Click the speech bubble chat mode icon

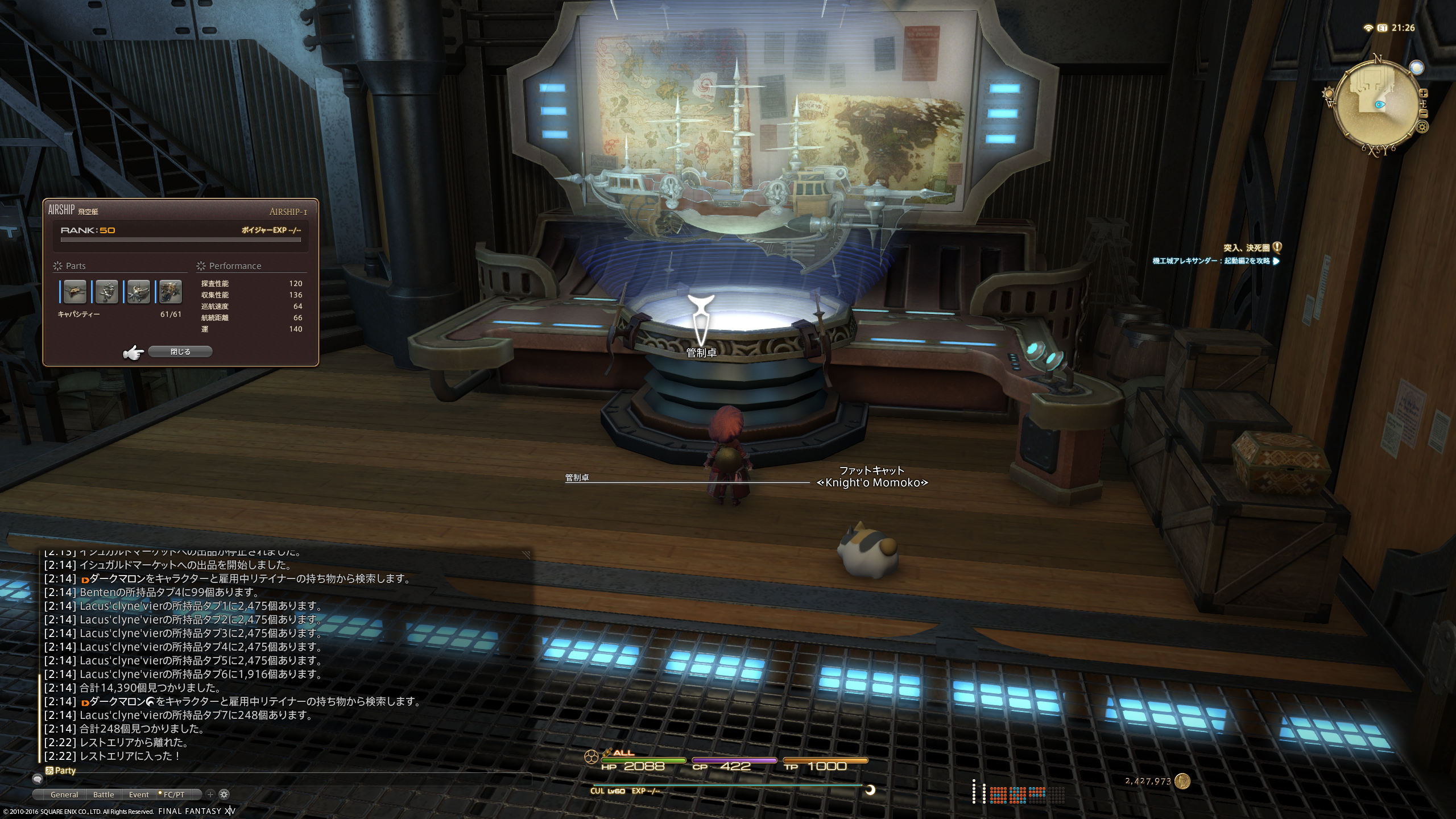tap(38, 780)
